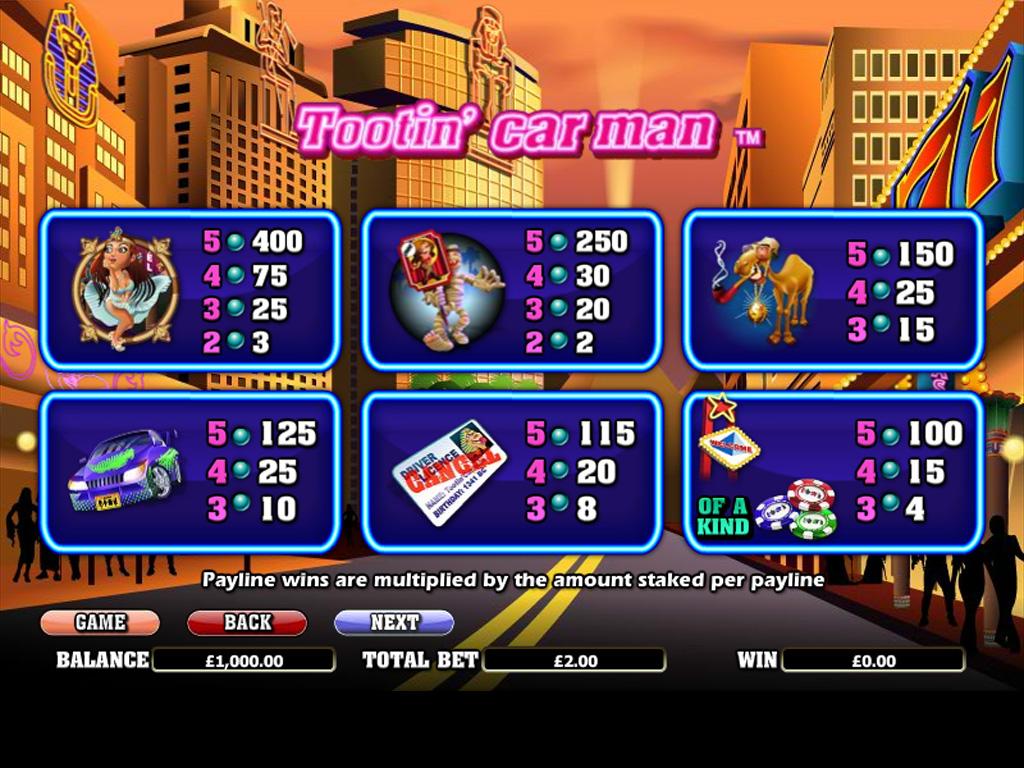Return to the game with GAME button
This screenshot has height=768, width=1024.
coord(100,622)
